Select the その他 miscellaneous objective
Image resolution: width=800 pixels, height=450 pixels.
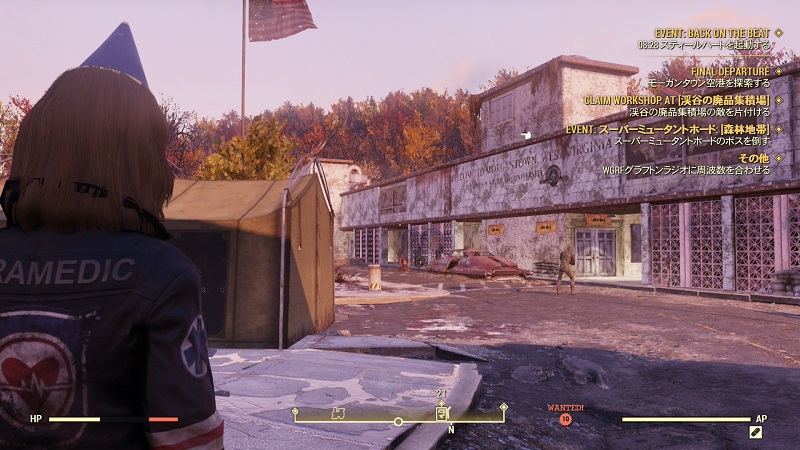753,158
